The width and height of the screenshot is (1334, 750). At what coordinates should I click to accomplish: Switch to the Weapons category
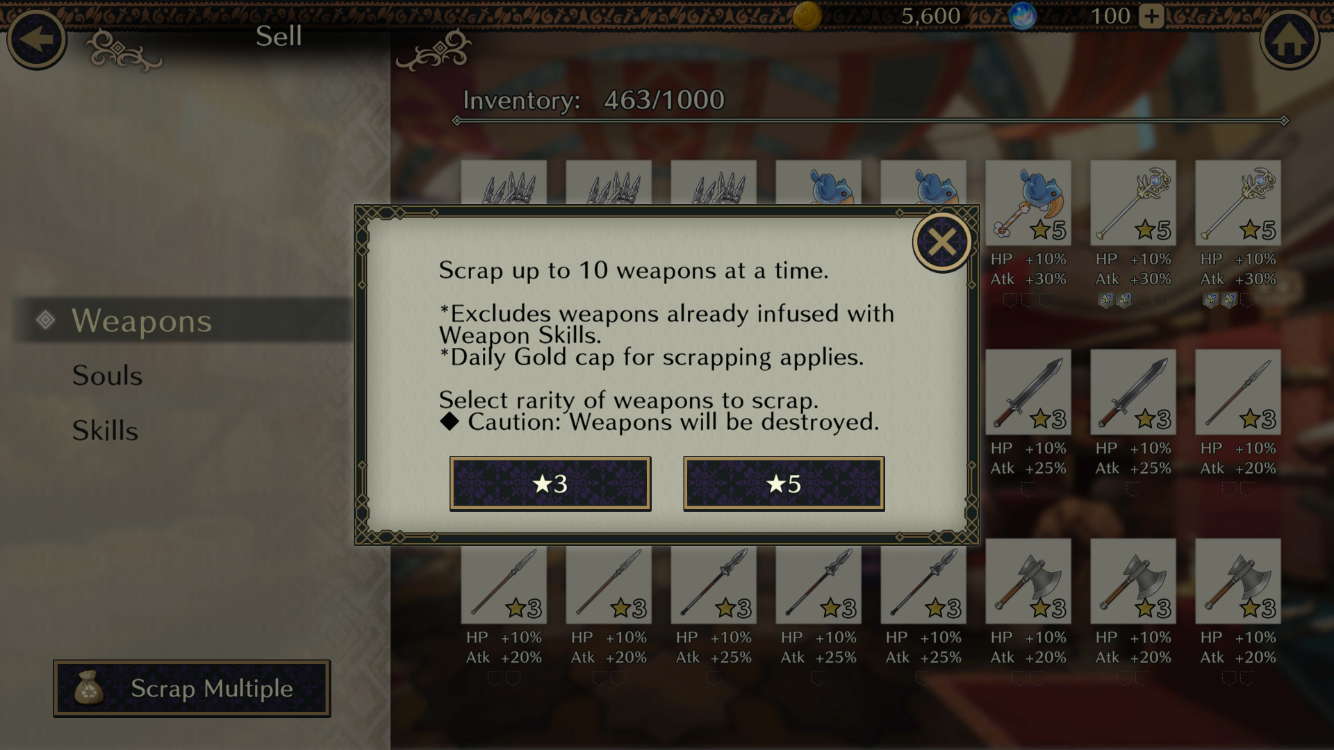141,321
